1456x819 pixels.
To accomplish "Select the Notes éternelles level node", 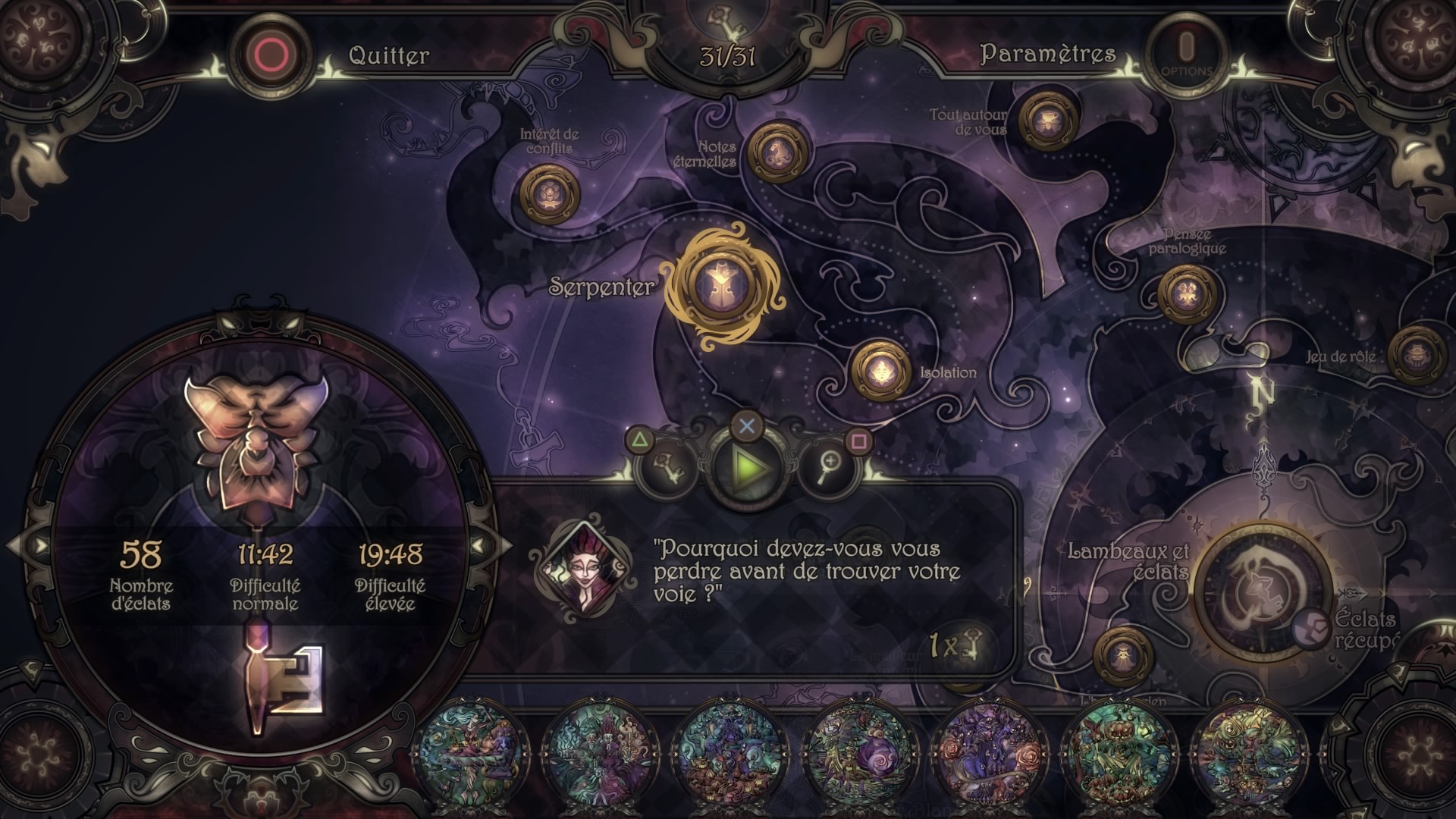I will [776, 152].
